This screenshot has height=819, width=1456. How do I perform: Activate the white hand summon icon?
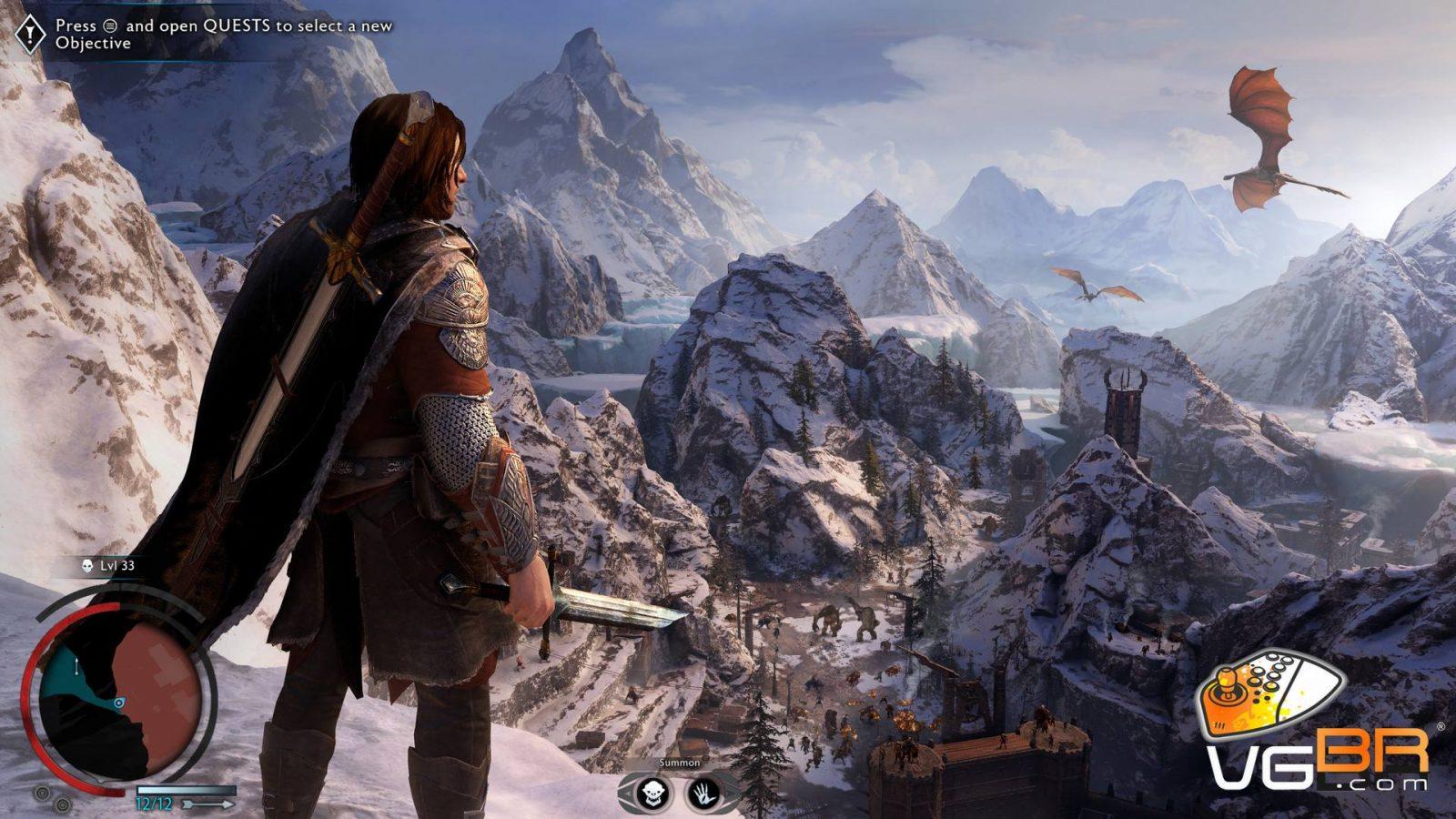point(704,793)
